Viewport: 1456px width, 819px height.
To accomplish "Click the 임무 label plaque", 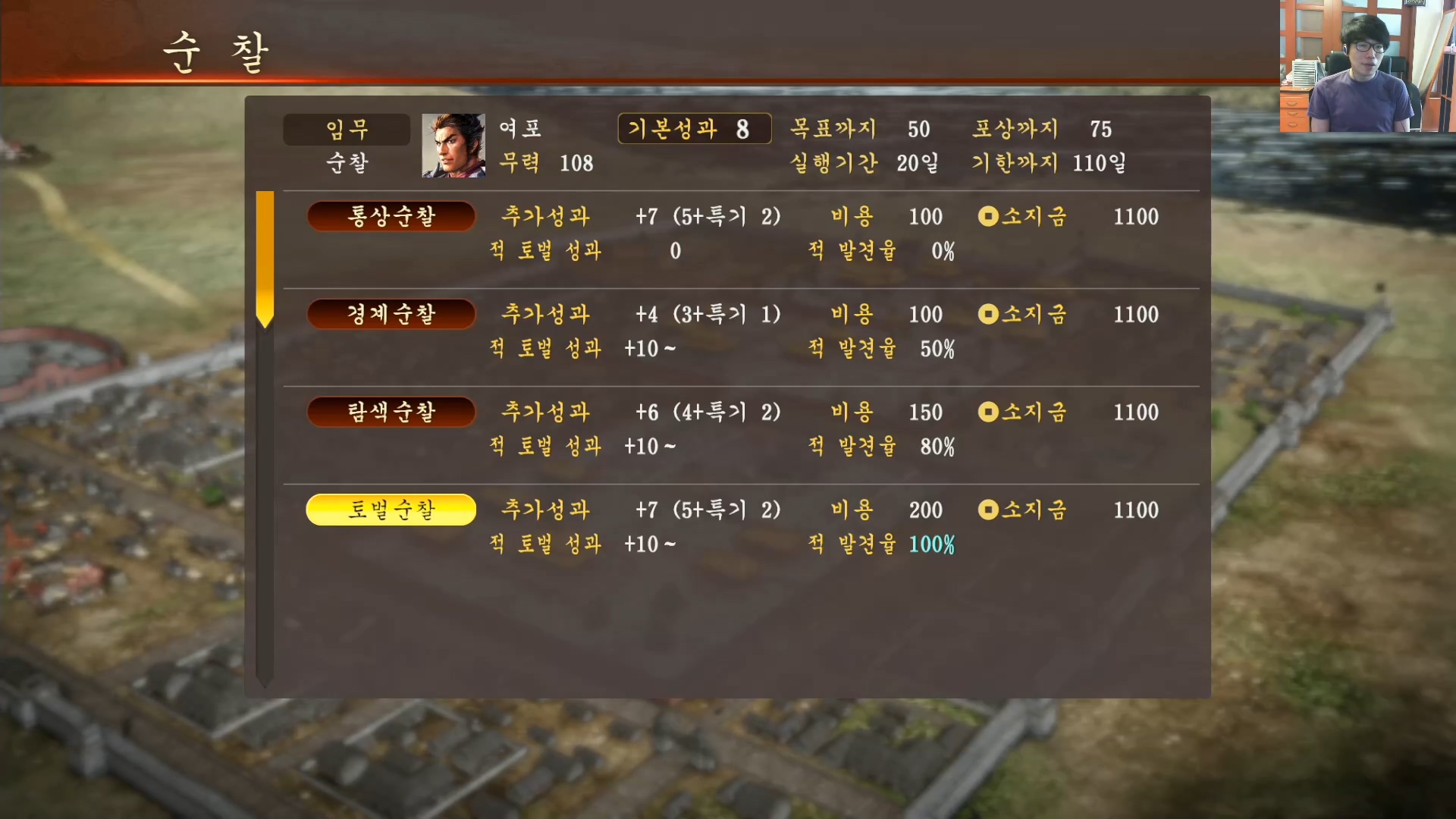I will pos(347,129).
